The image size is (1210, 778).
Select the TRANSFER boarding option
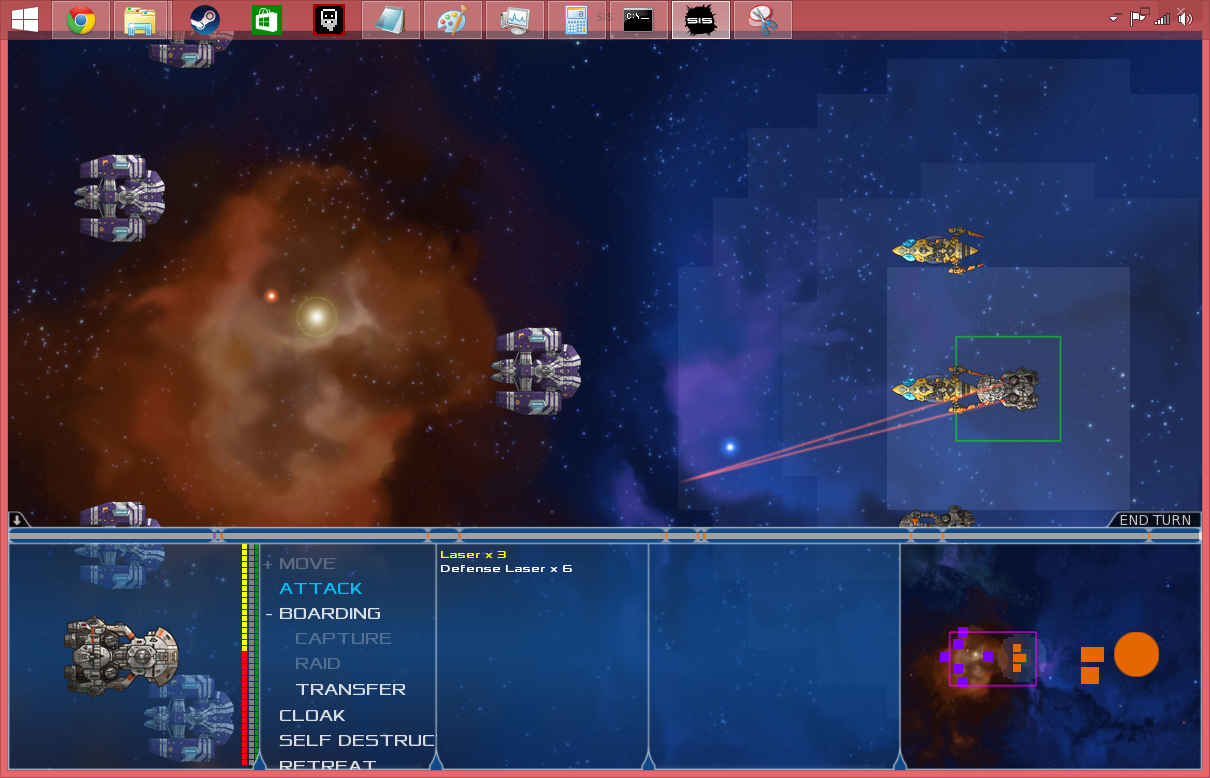[x=350, y=689]
